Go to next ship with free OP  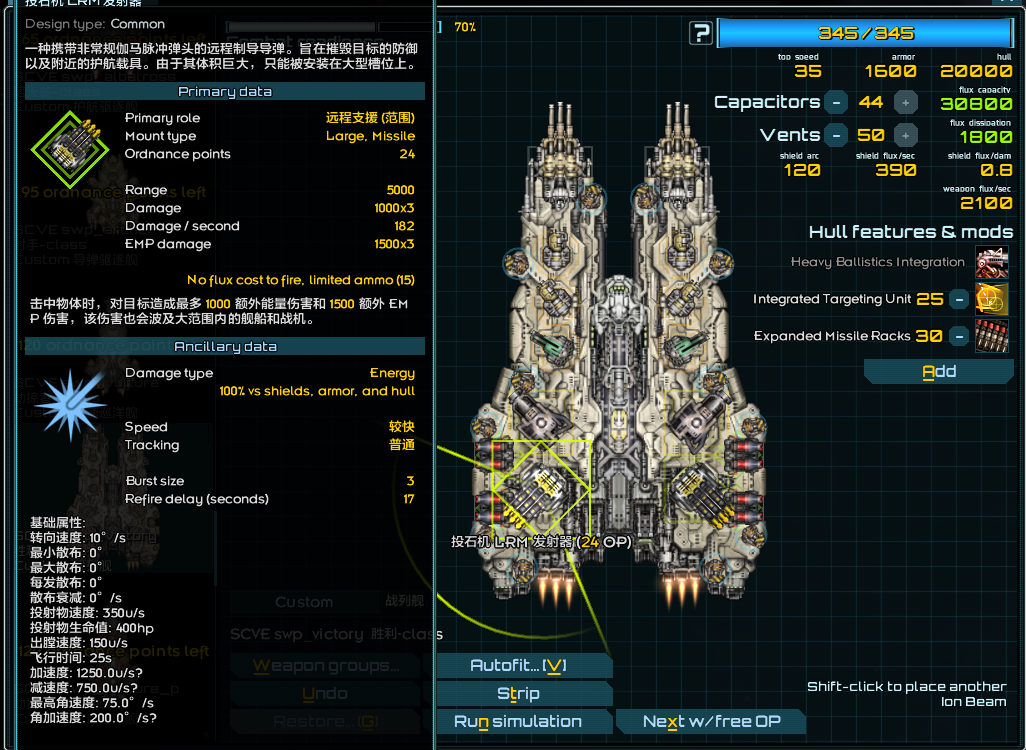coord(711,722)
